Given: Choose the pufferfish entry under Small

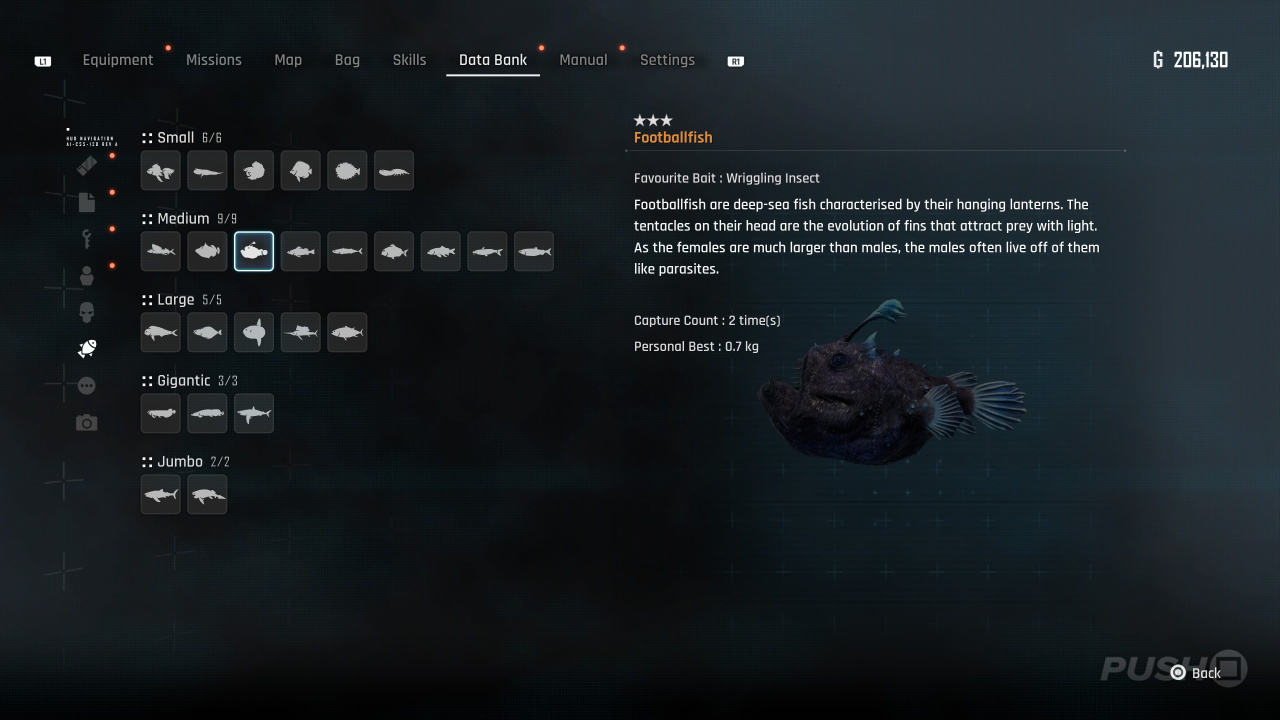Looking at the screenshot, I should 347,171.
